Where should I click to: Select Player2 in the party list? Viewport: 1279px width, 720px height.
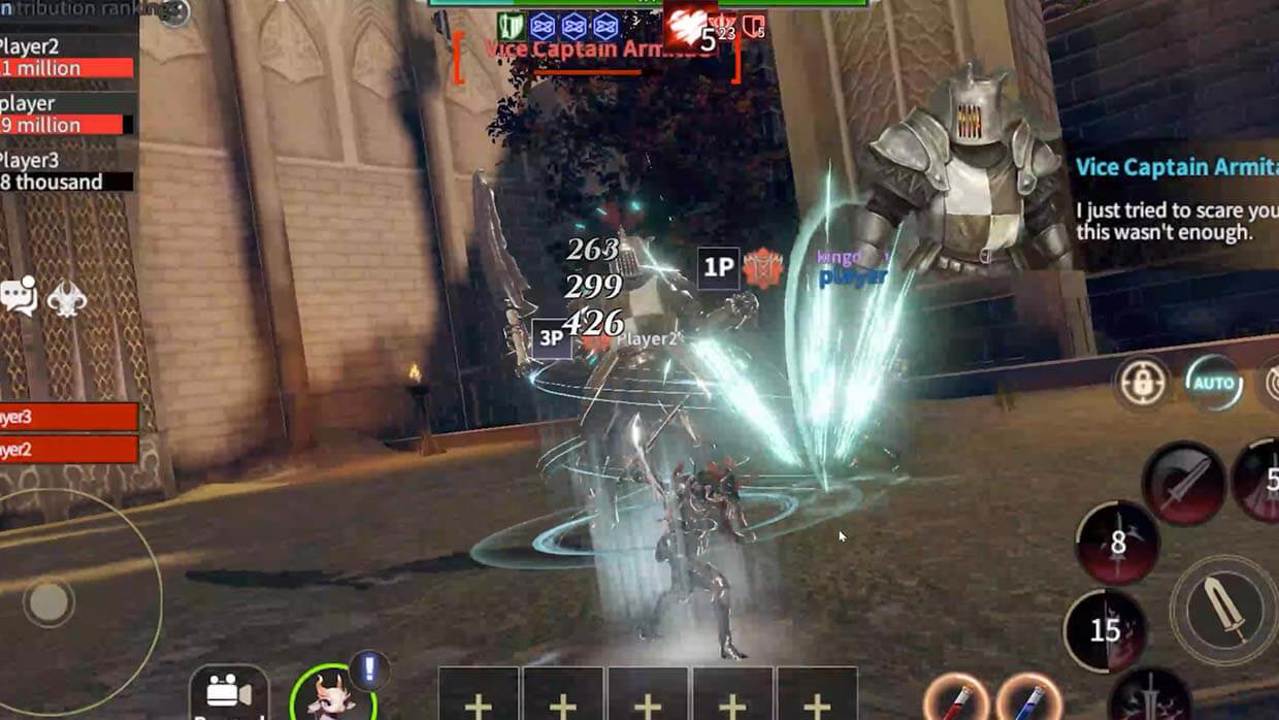point(68,450)
